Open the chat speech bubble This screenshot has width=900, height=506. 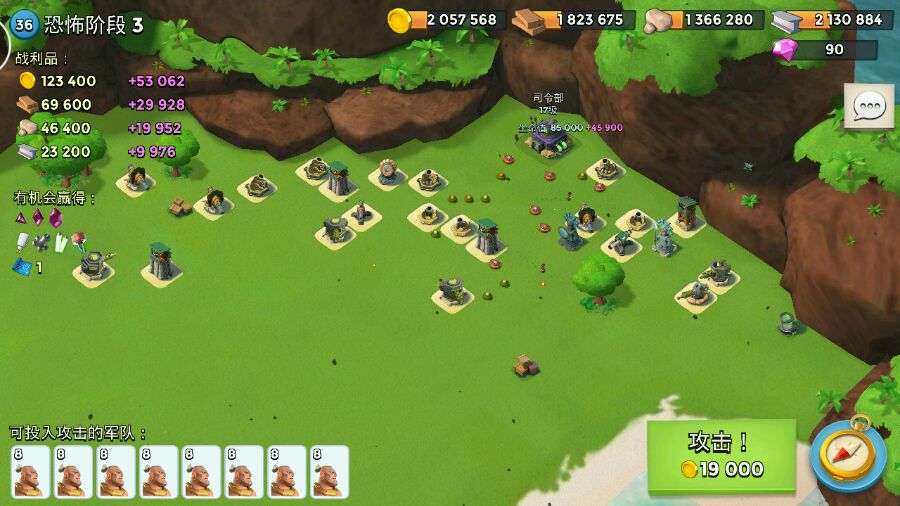pyautogui.click(x=868, y=106)
